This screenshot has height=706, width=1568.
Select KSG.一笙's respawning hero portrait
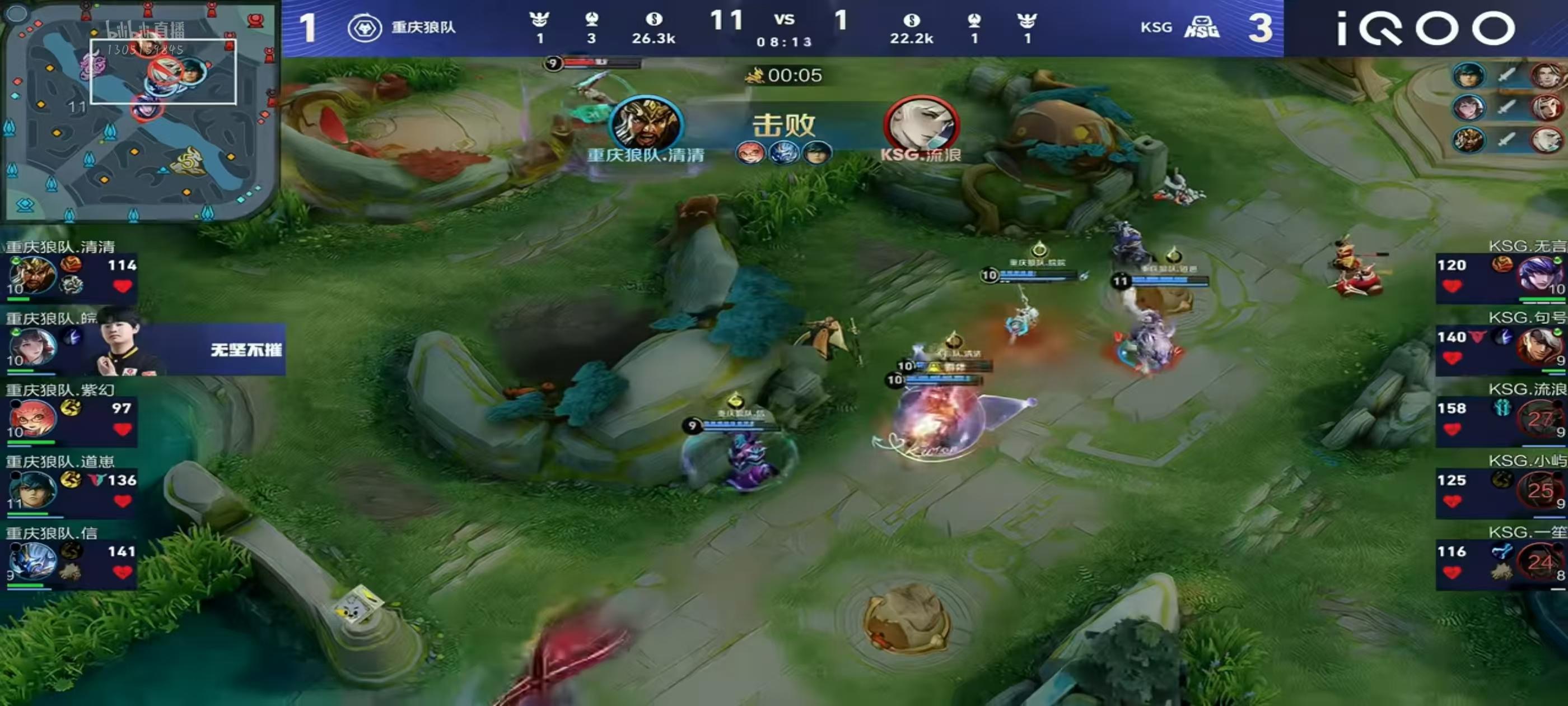tap(1538, 561)
